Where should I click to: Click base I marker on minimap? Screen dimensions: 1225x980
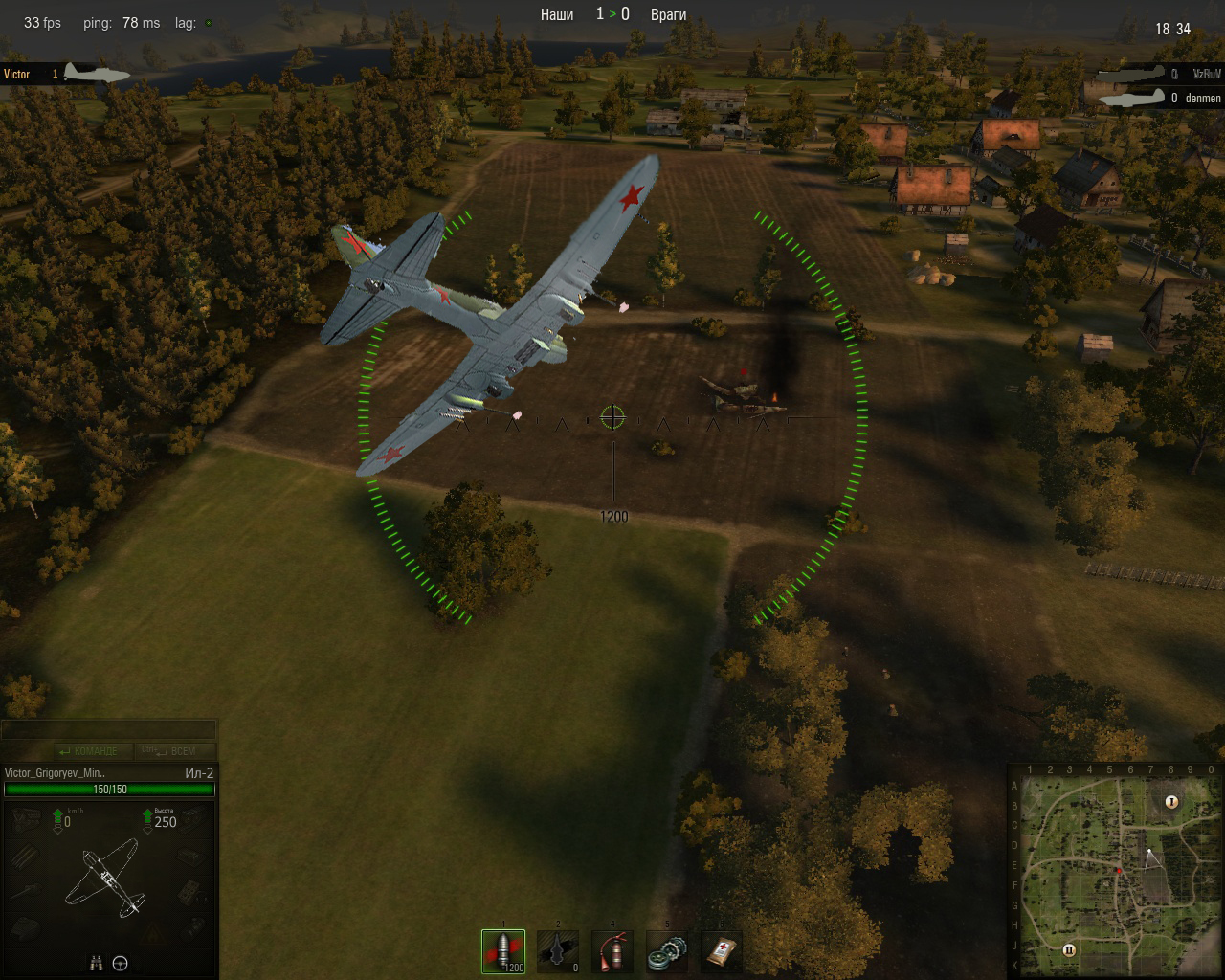[1170, 801]
